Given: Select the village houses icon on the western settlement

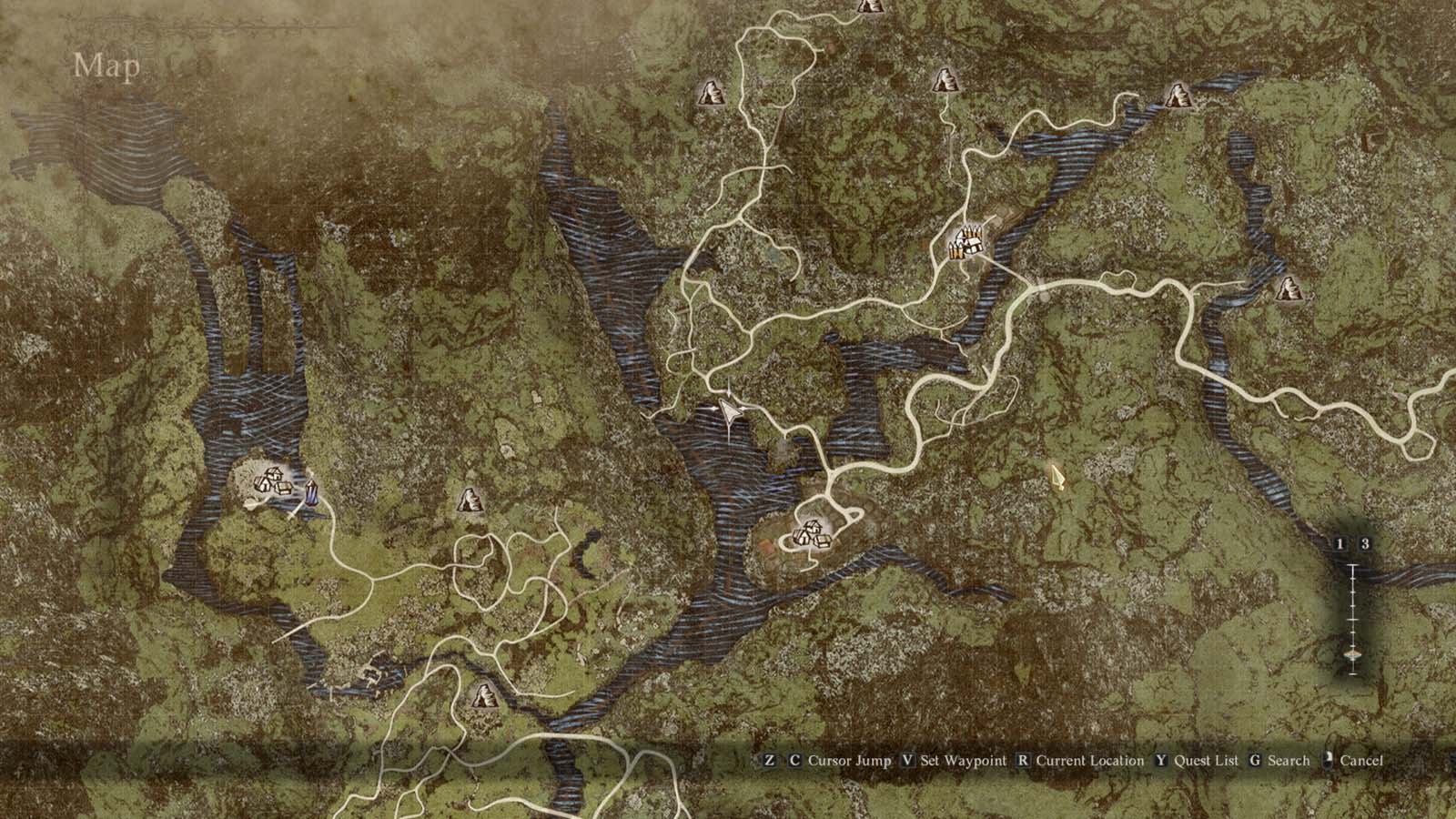Looking at the screenshot, I should pyautogui.click(x=270, y=482).
